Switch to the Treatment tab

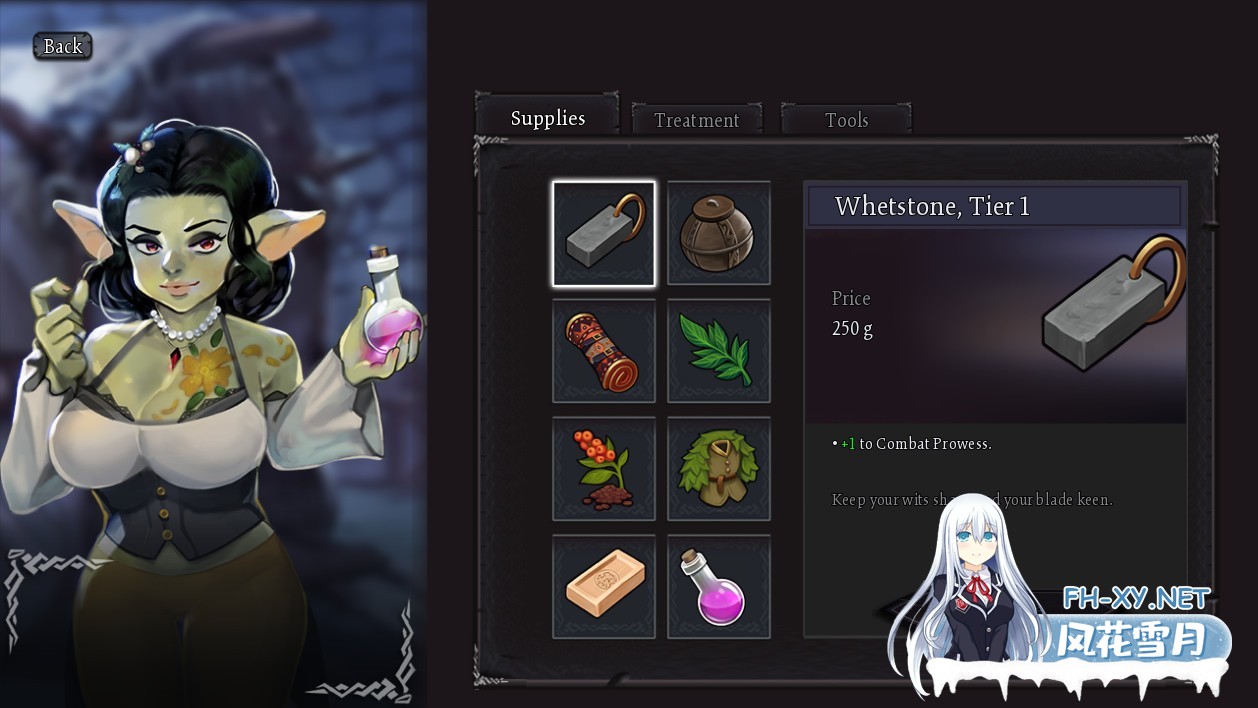pos(696,120)
